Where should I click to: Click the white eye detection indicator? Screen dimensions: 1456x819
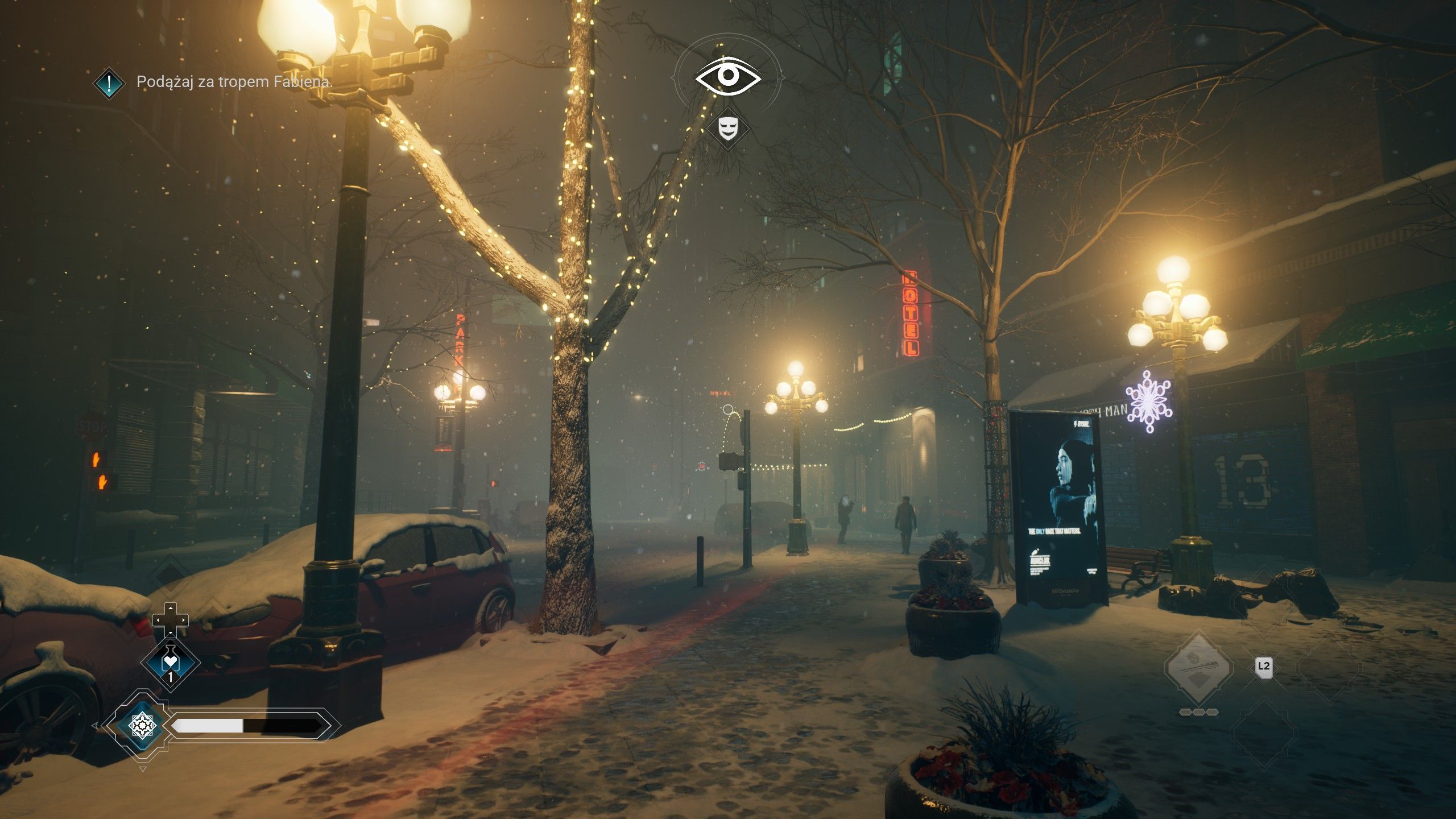tap(728, 76)
